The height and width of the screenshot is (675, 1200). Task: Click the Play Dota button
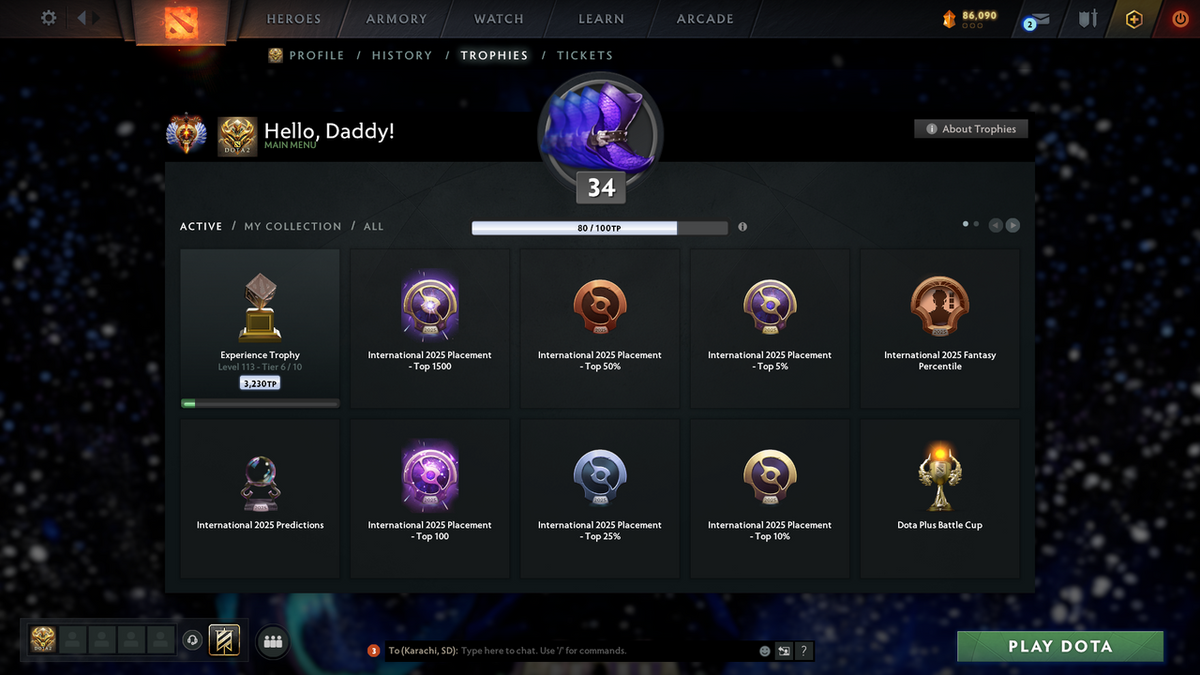click(1060, 646)
